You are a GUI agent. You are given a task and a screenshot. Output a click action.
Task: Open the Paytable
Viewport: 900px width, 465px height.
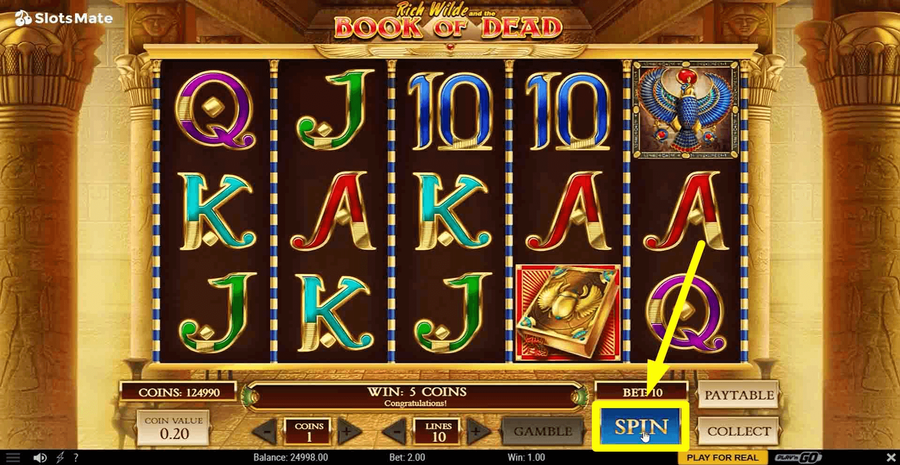point(739,394)
